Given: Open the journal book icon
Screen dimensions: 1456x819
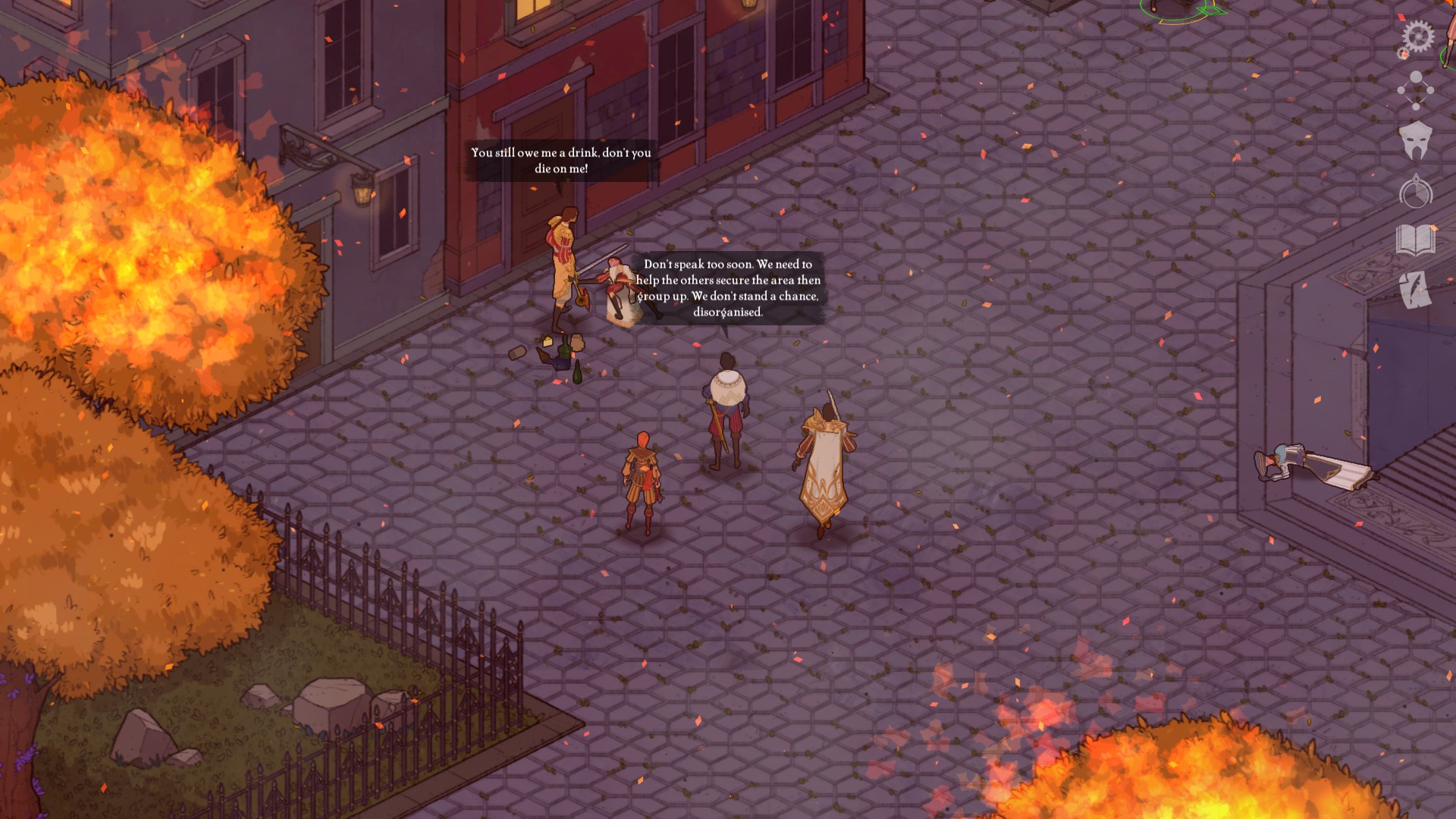Looking at the screenshot, I should 1416,241.
